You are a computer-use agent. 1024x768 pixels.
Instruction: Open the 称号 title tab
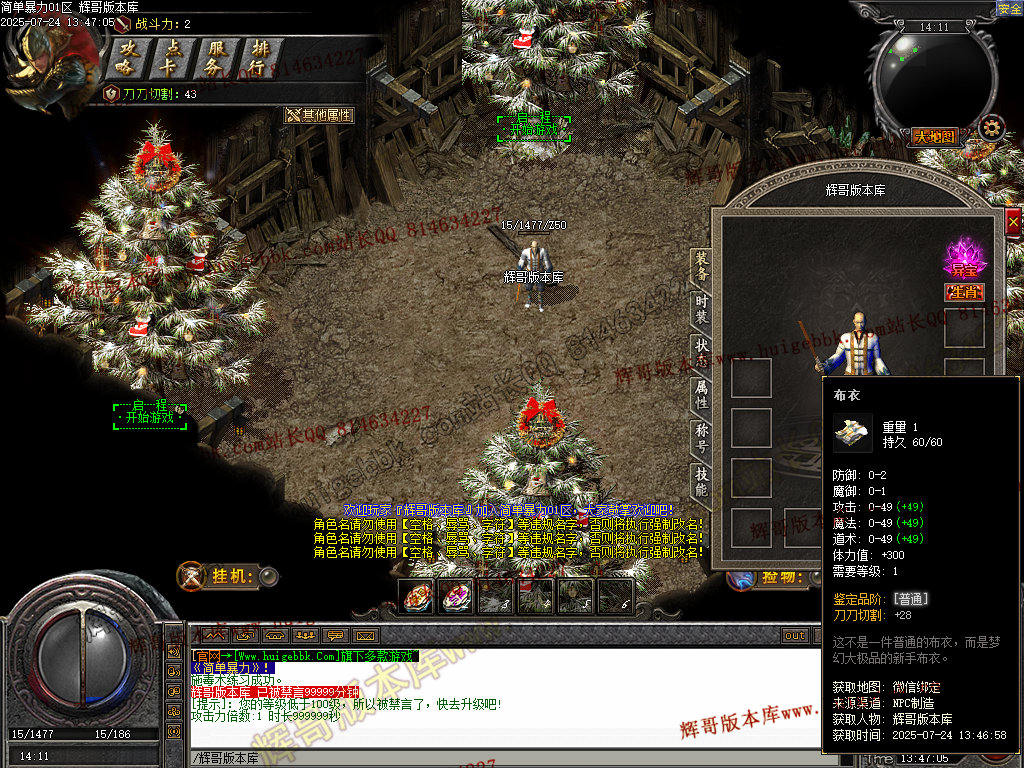702,437
